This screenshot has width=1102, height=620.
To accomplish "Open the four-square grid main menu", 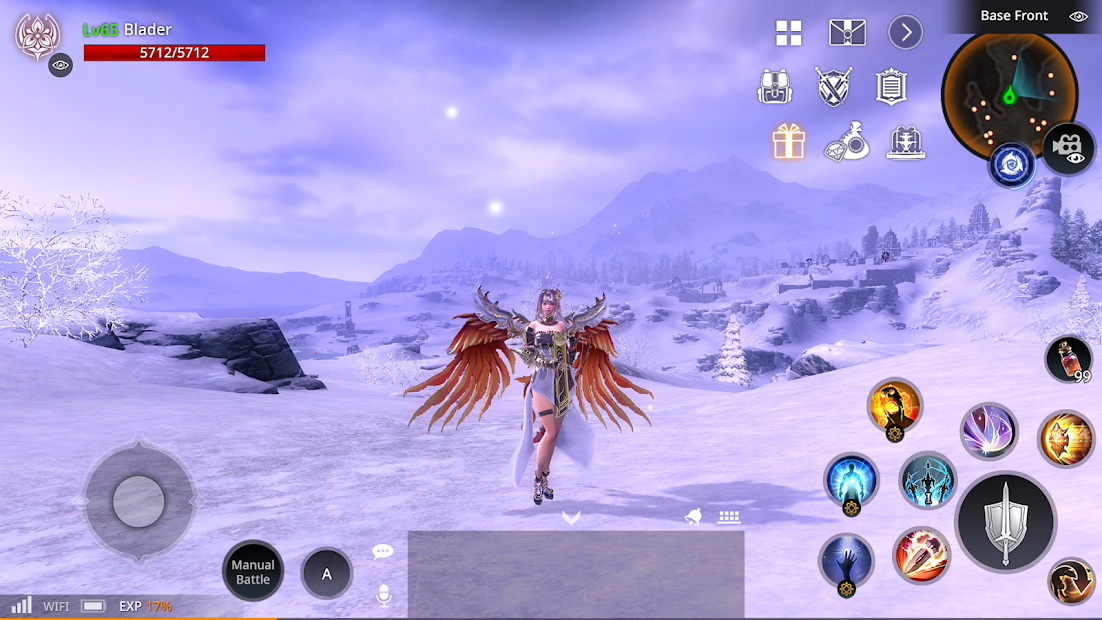I will pos(789,33).
